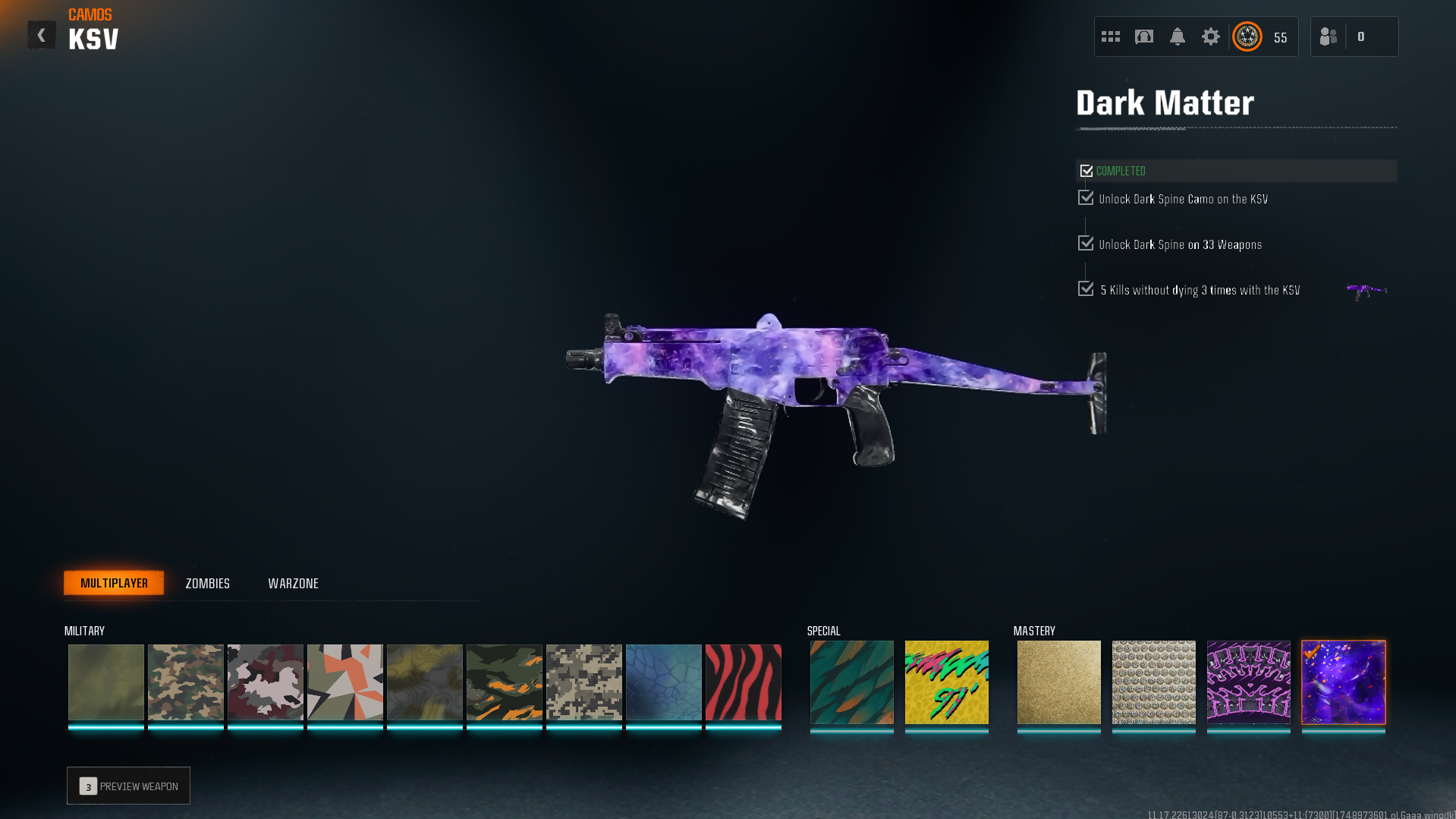Open the Warzone camo tab
Viewport: 1456px width, 819px height.
click(x=293, y=583)
